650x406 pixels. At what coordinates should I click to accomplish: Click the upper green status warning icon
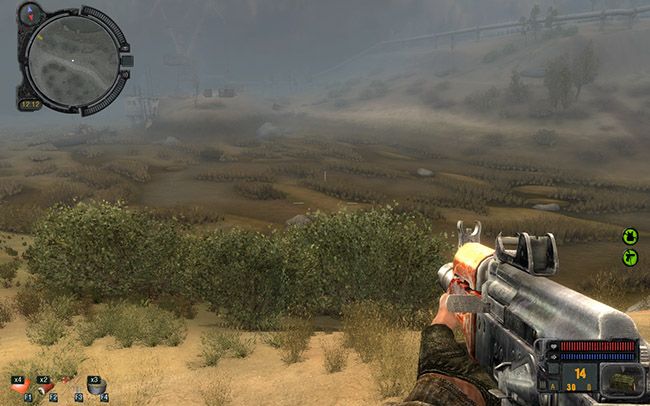pos(630,236)
